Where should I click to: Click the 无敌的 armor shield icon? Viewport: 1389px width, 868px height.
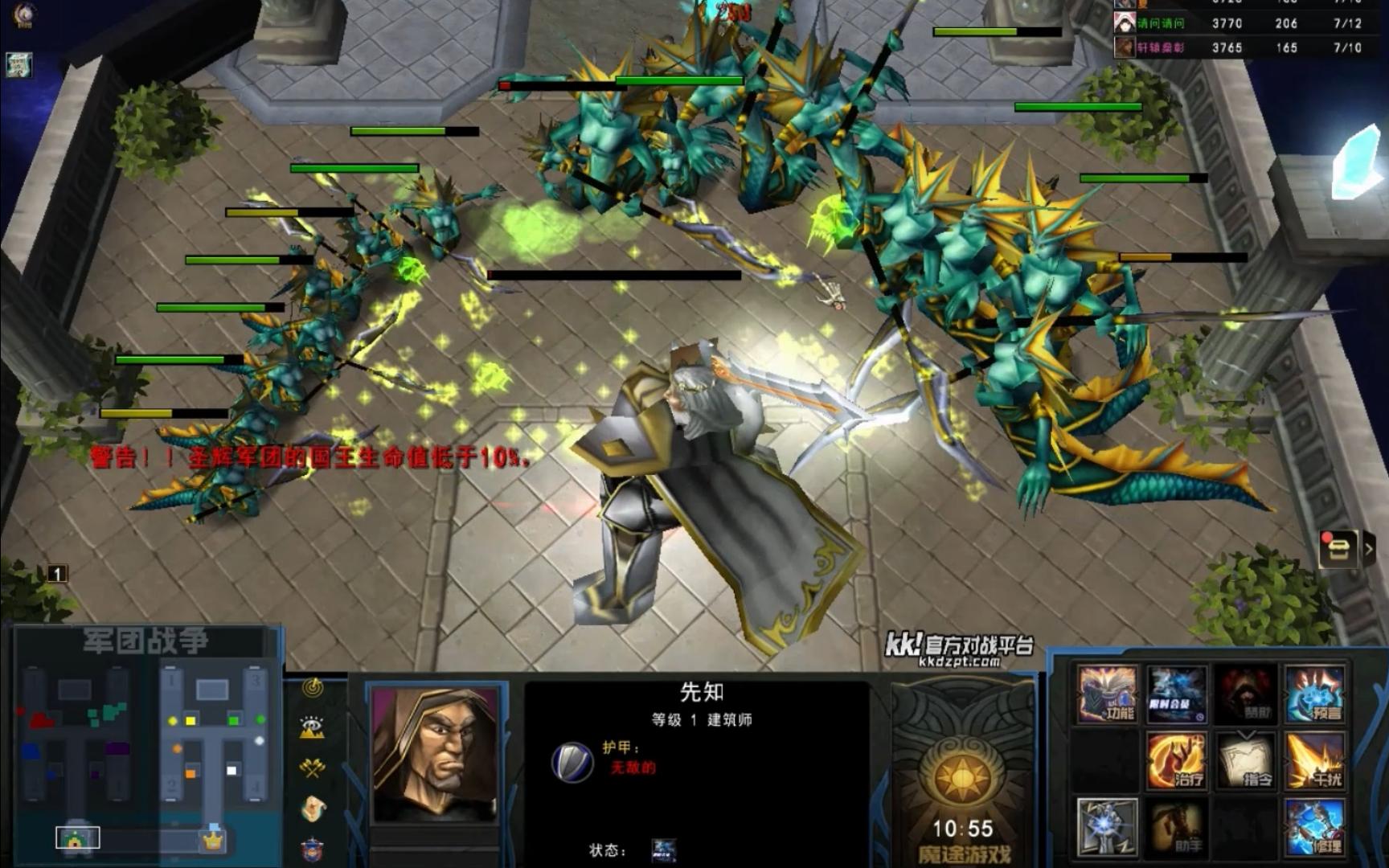pos(572,762)
